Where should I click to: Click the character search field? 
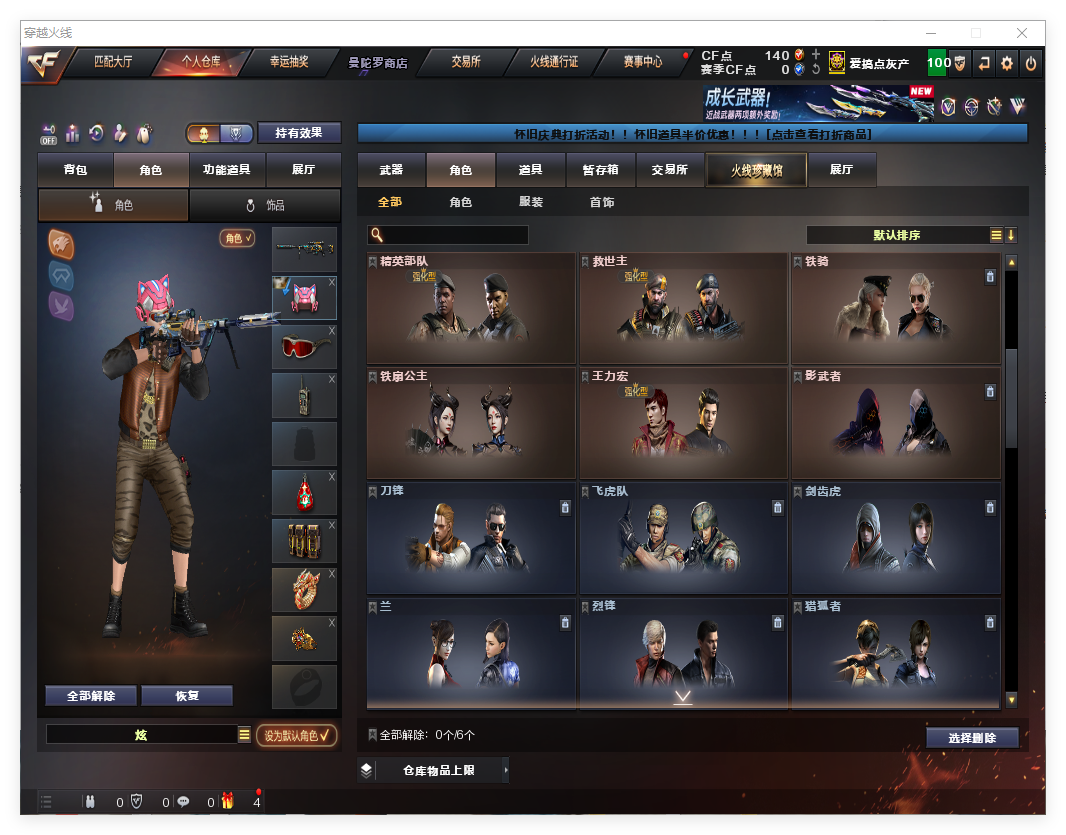(x=455, y=235)
